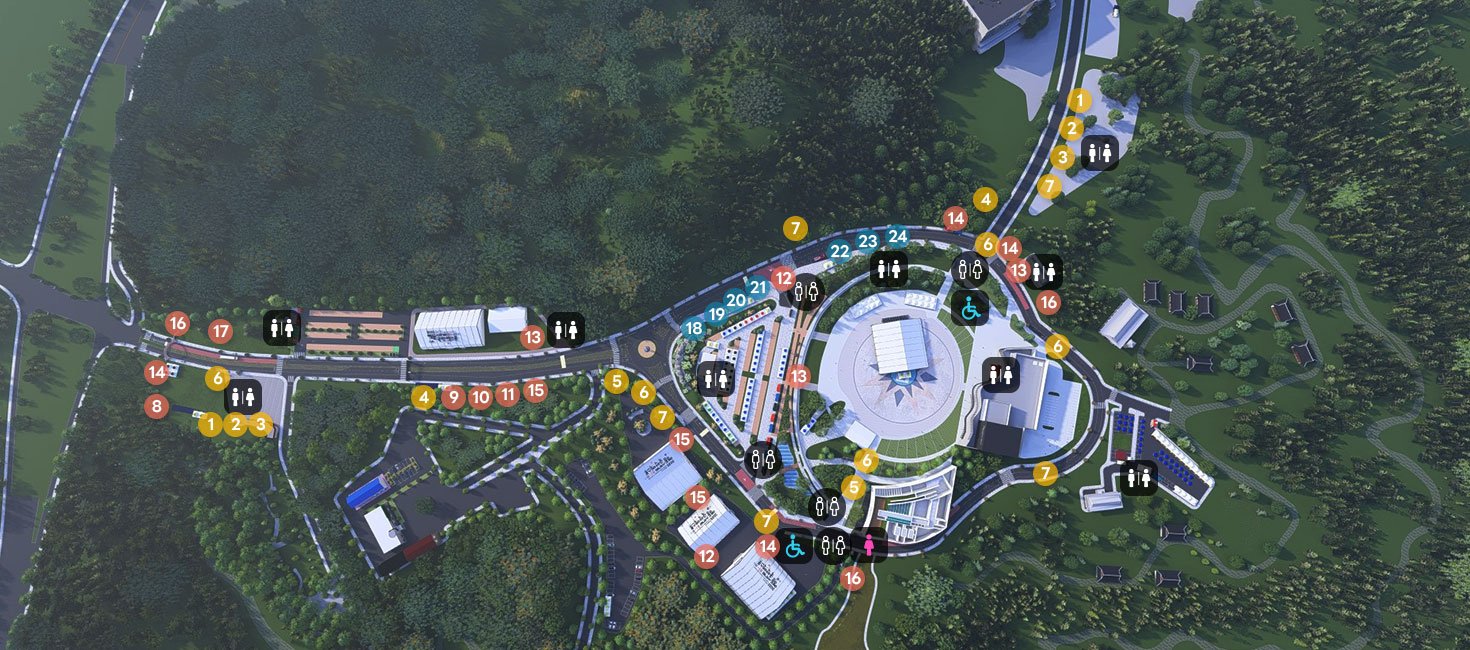Select the red marker numbered 17
Viewport: 1470px width, 650px height.
221,332
